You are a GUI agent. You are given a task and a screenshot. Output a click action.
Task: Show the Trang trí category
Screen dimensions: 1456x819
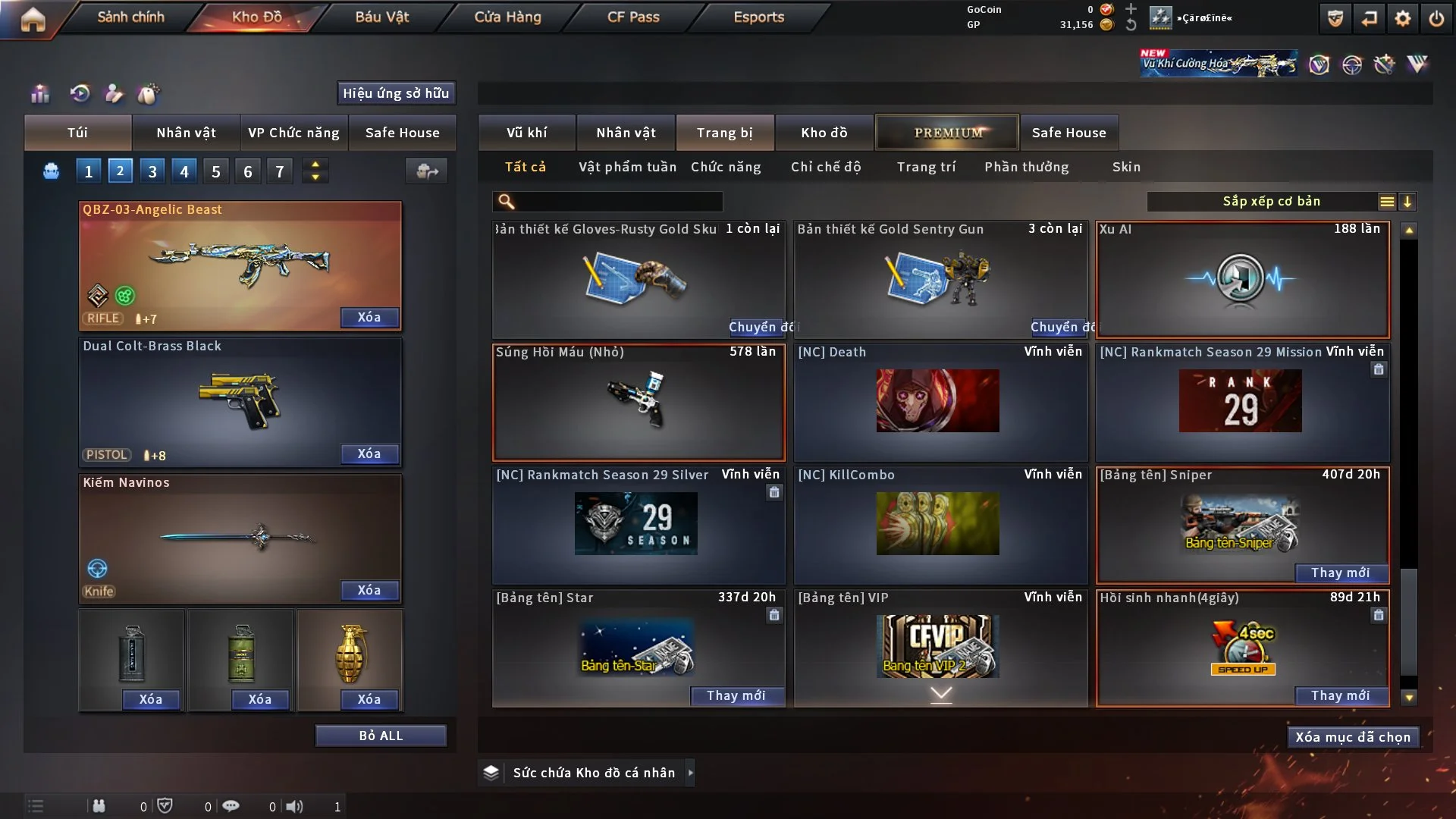click(926, 167)
